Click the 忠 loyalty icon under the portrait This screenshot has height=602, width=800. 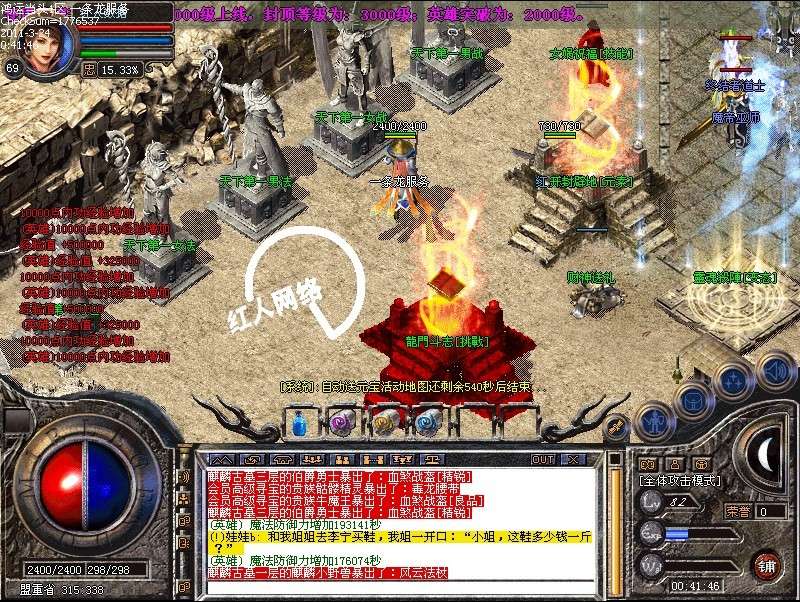[x=90, y=70]
